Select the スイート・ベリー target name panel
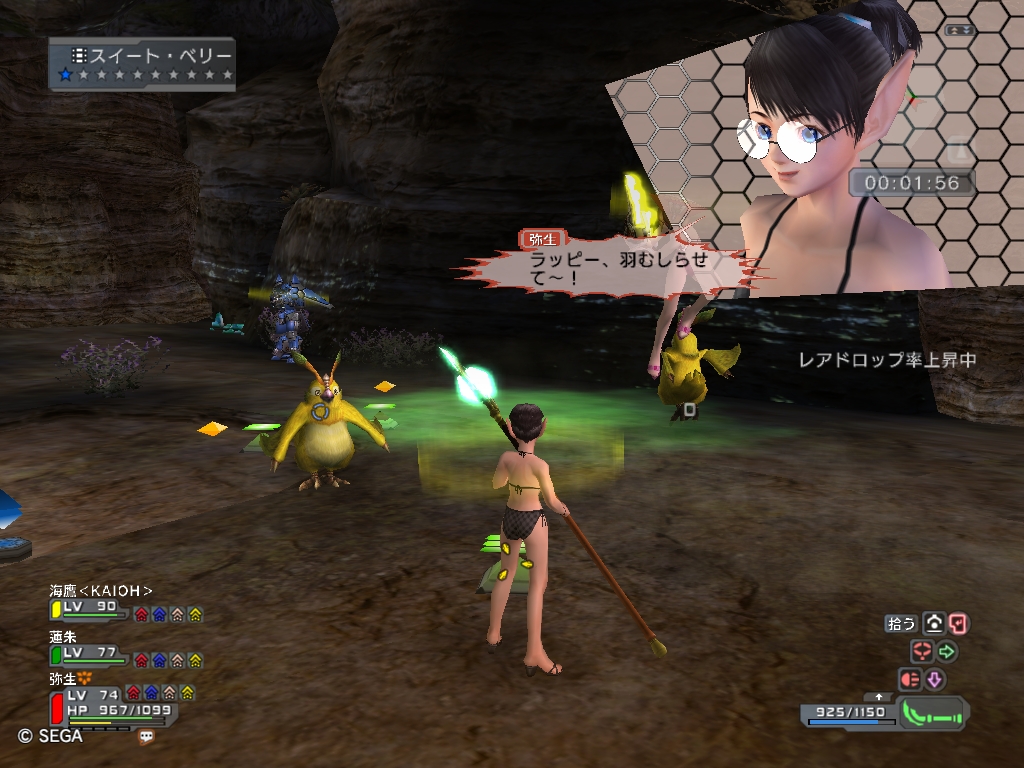1024x768 pixels. point(142,64)
